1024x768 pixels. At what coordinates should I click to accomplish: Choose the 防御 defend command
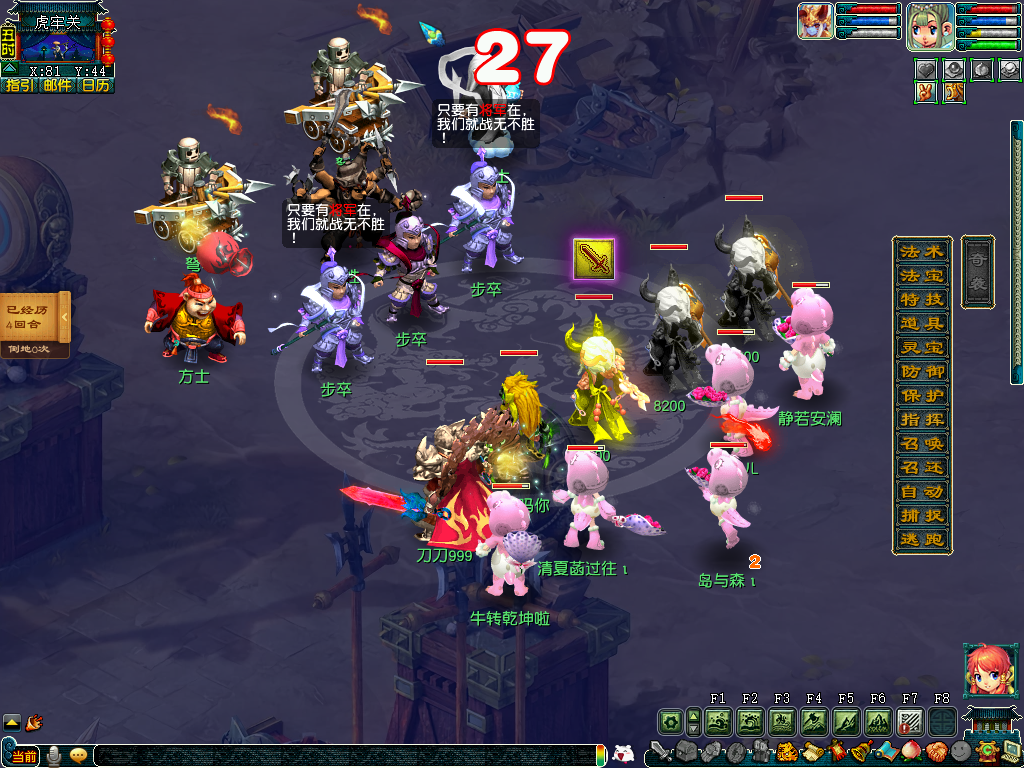point(907,371)
